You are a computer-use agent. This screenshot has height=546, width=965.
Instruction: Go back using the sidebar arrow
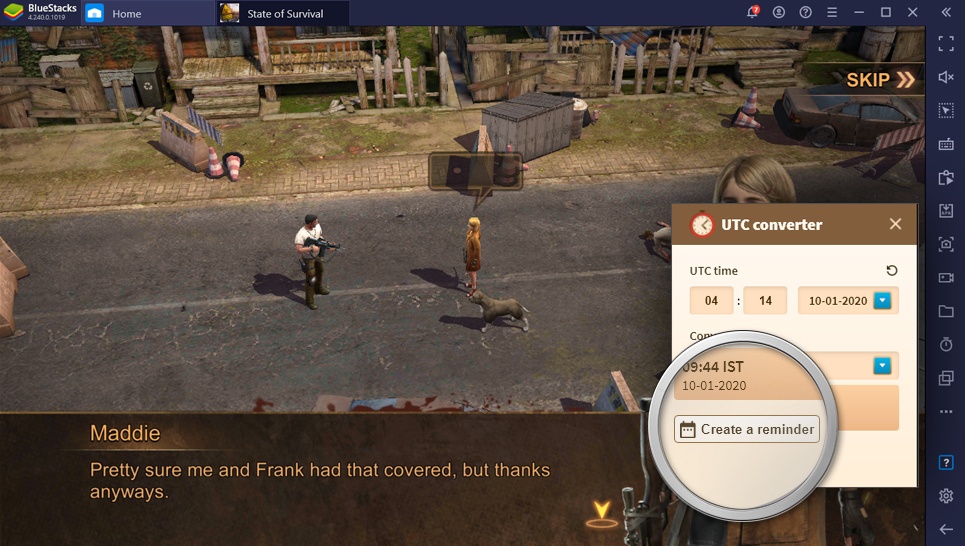click(x=946, y=528)
